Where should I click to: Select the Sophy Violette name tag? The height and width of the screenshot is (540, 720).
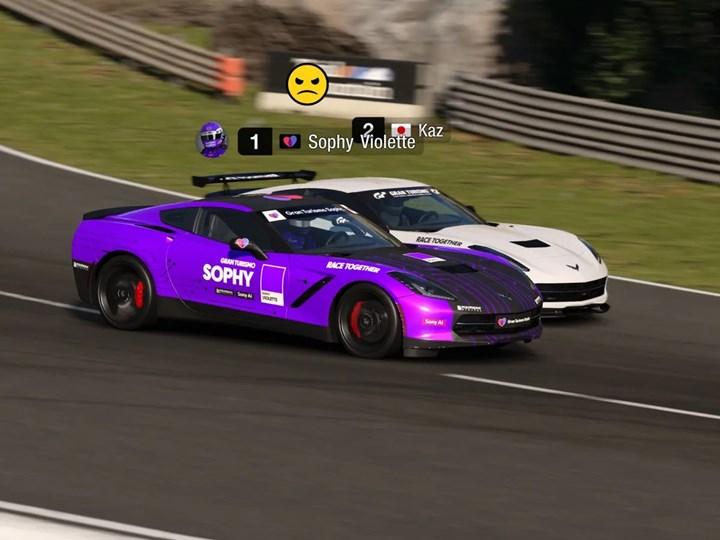(360, 142)
